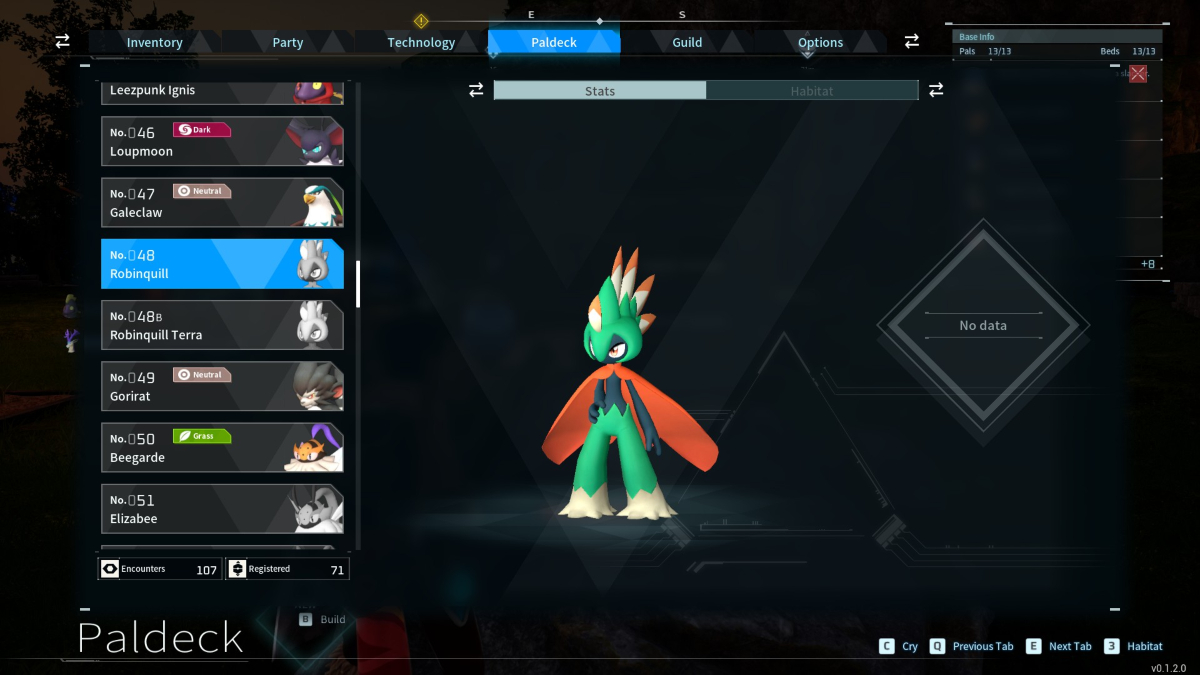Open the Party tab
Screen dimensions: 1200x675
288,42
